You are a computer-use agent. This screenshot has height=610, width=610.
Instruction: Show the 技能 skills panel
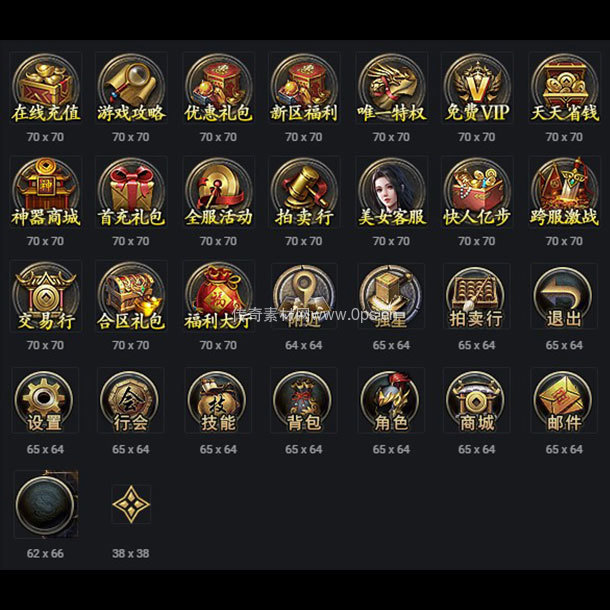(218, 401)
